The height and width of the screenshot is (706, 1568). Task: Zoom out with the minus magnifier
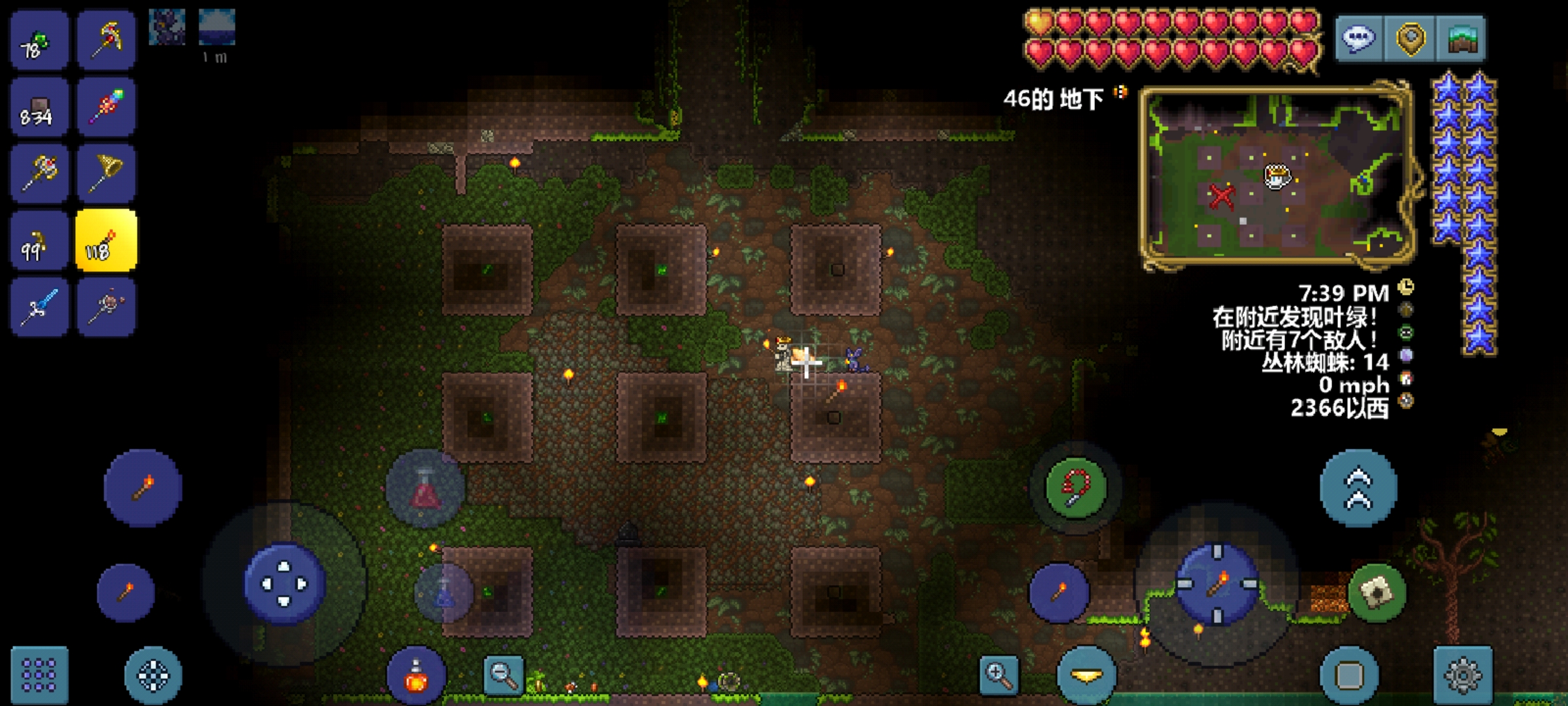[x=503, y=675]
